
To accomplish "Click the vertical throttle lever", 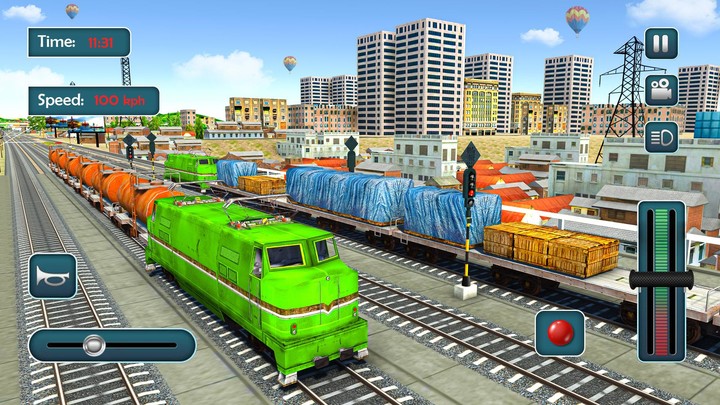I will [x=661, y=278].
